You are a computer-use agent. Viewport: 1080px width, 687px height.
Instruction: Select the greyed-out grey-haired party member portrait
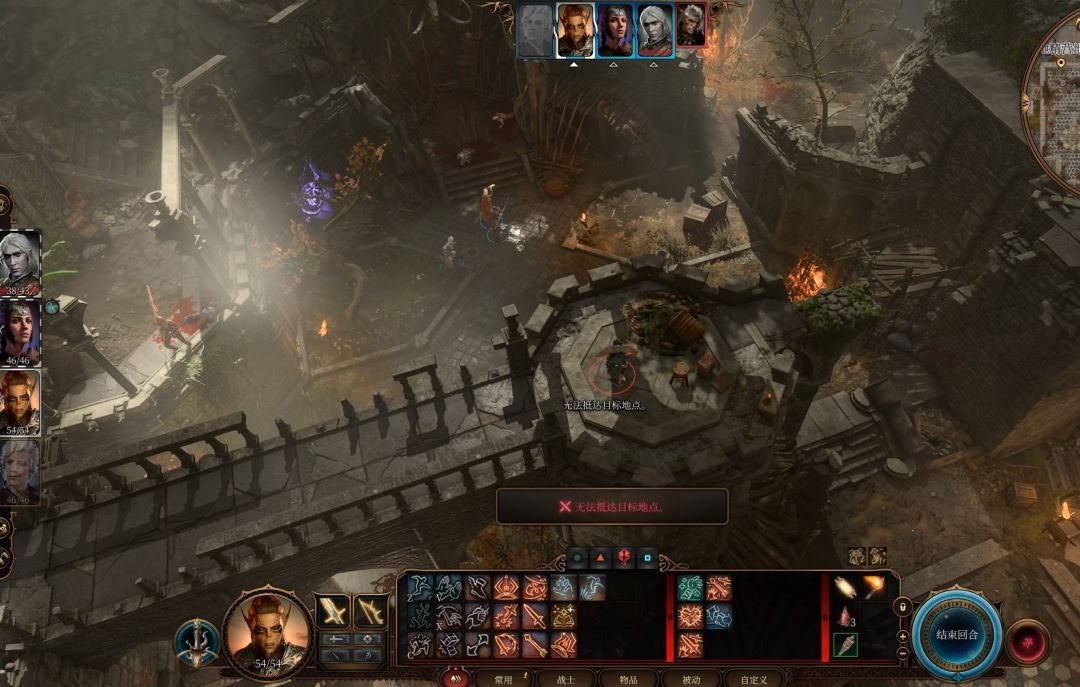20,471
